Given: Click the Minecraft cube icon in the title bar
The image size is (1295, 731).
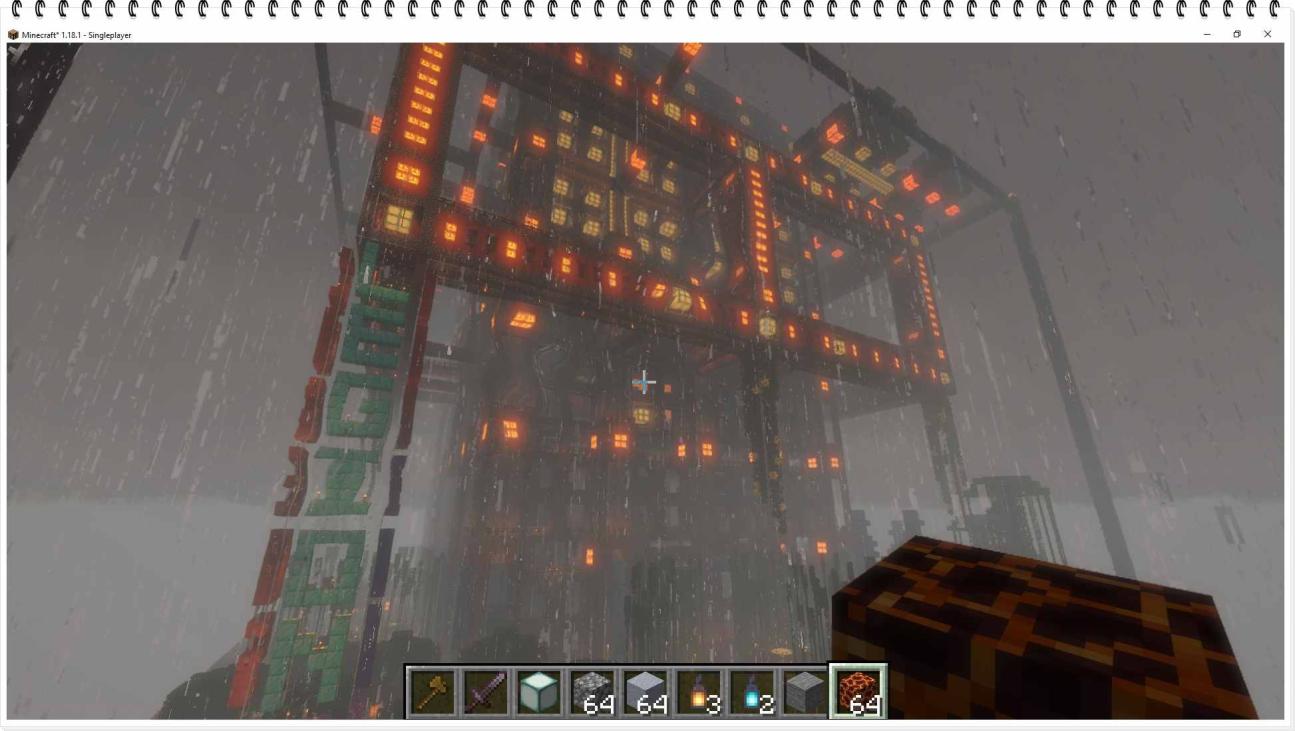Looking at the screenshot, I should coord(12,33).
